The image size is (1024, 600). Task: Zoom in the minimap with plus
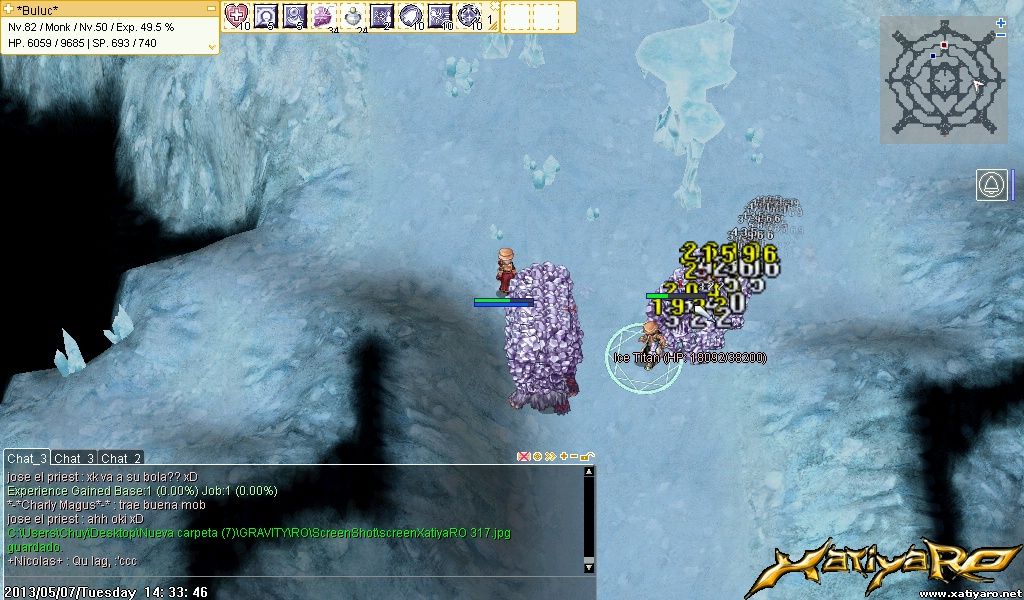1001,22
